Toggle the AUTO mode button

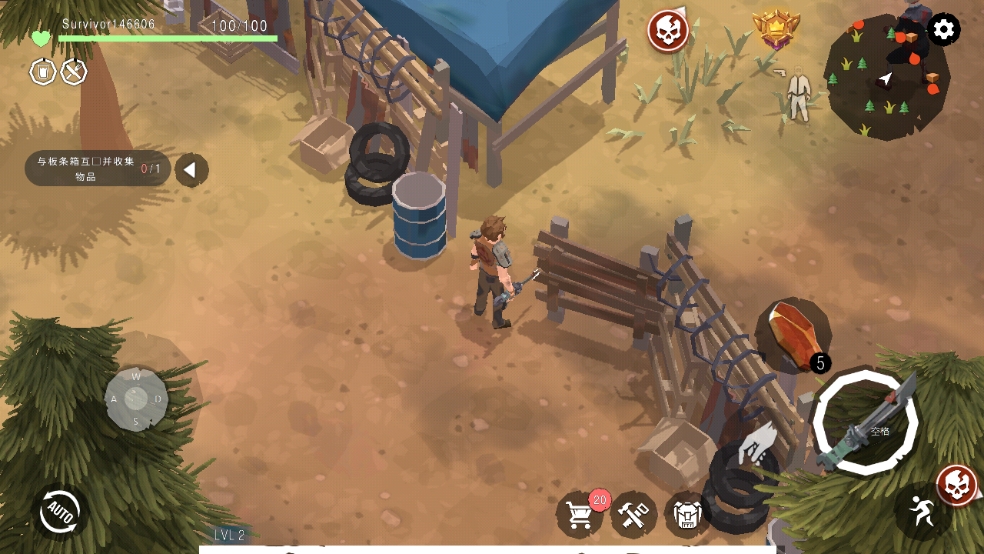[58, 513]
